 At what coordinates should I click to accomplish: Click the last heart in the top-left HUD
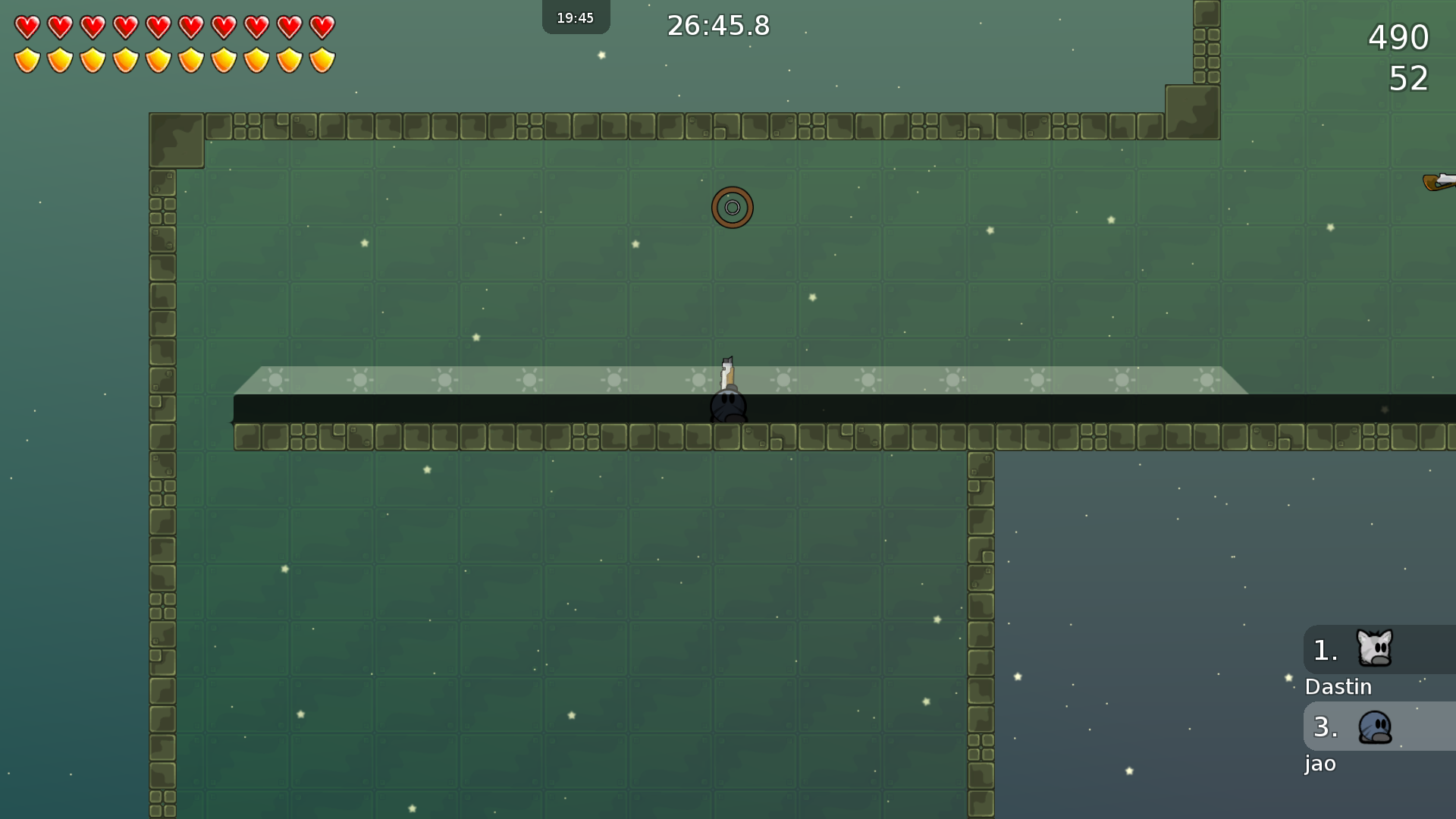click(322, 26)
